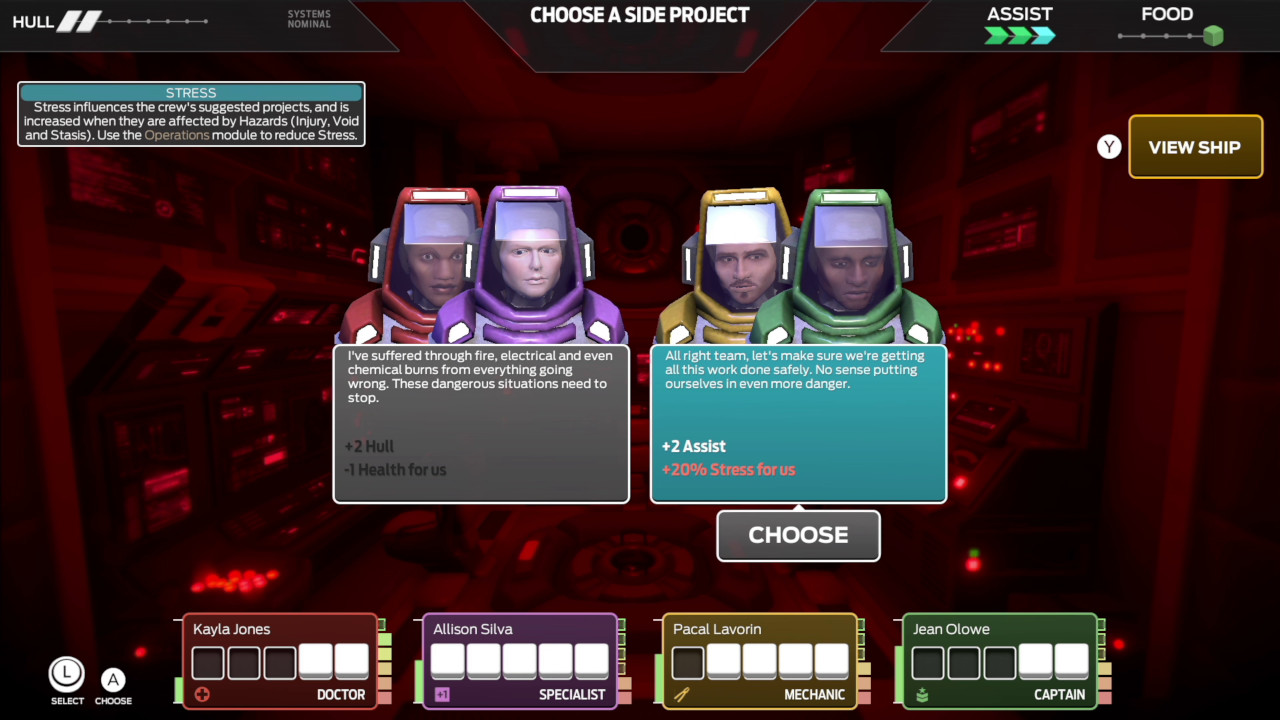Open the View Ship screen

pyautogui.click(x=1195, y=147)
